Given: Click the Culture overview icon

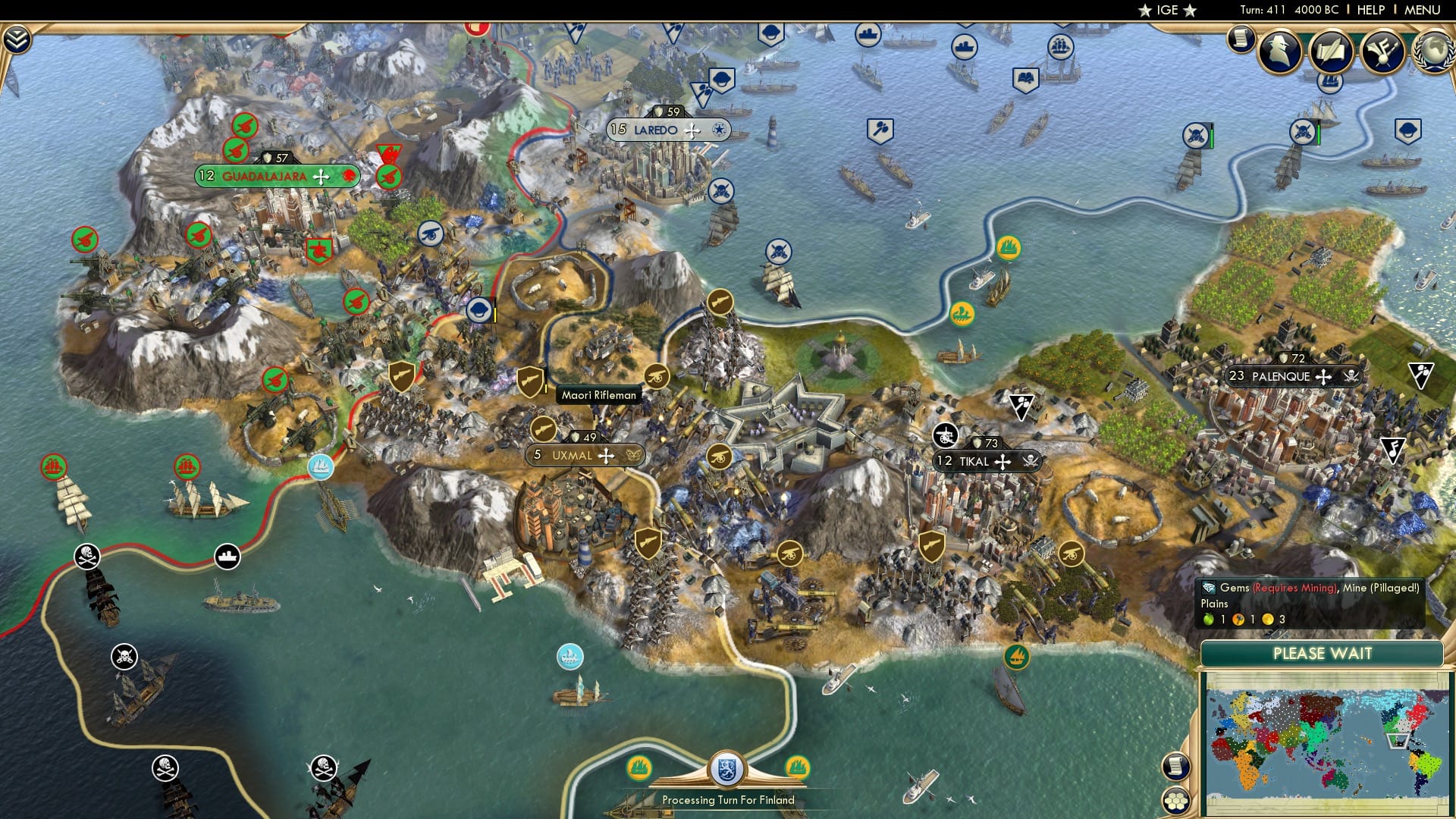Looking at the screenshot, I should click(1382, 49).
